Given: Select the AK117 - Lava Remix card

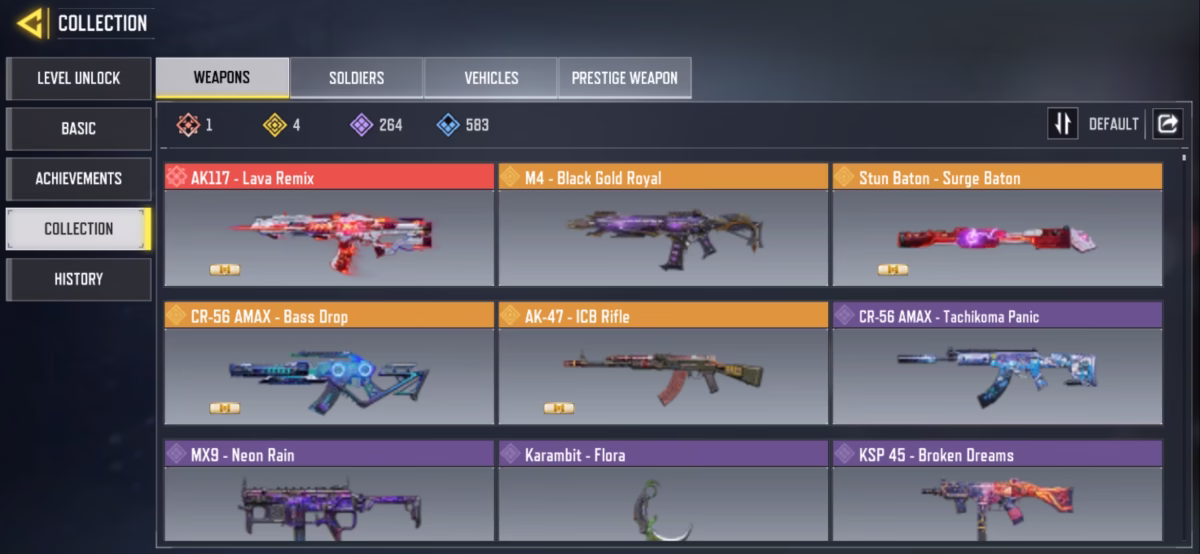Looking at the screenshot, I should (x=329, y=226).
